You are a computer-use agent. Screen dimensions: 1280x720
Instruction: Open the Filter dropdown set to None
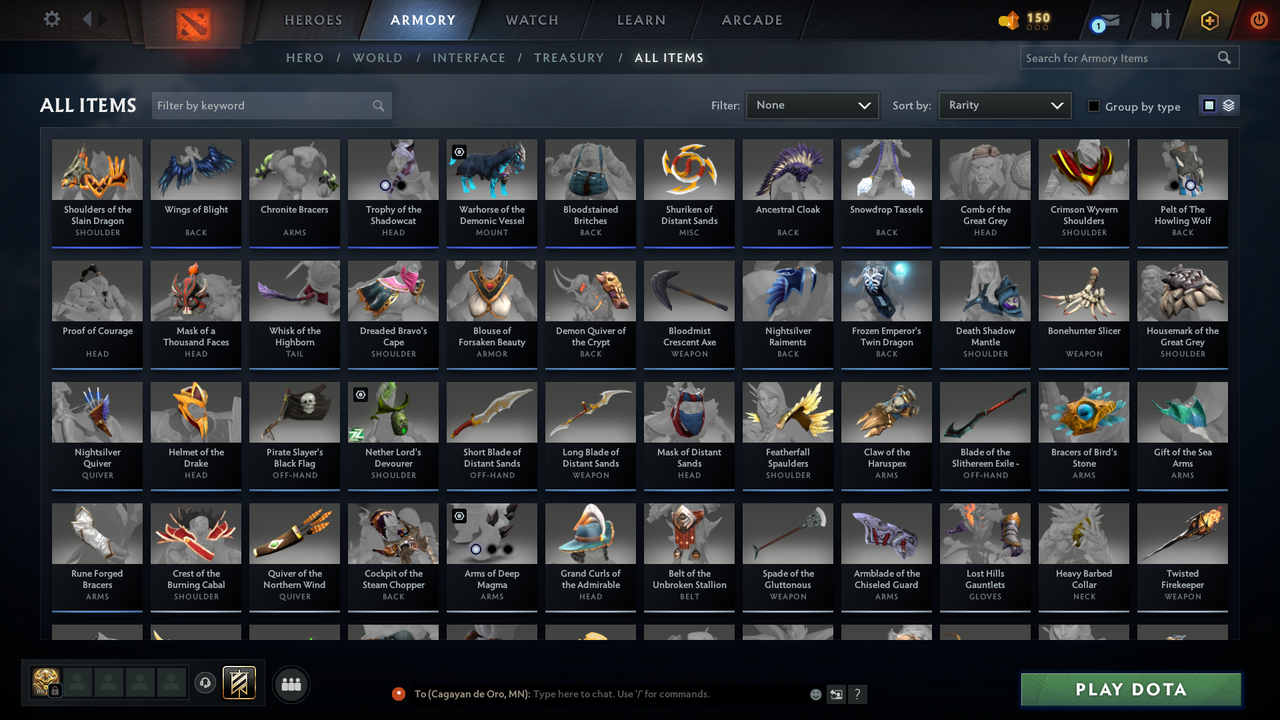click(811, 104)
